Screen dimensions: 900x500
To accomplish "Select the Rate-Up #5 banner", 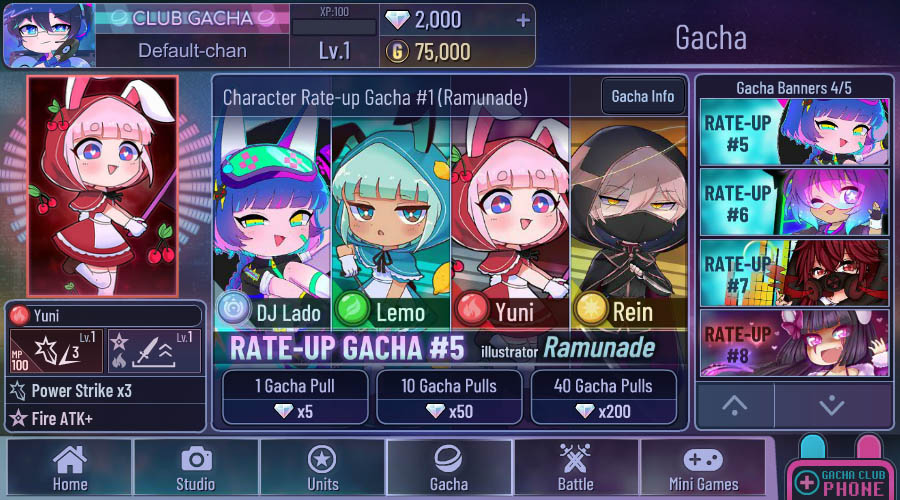I will coord(793,131).
